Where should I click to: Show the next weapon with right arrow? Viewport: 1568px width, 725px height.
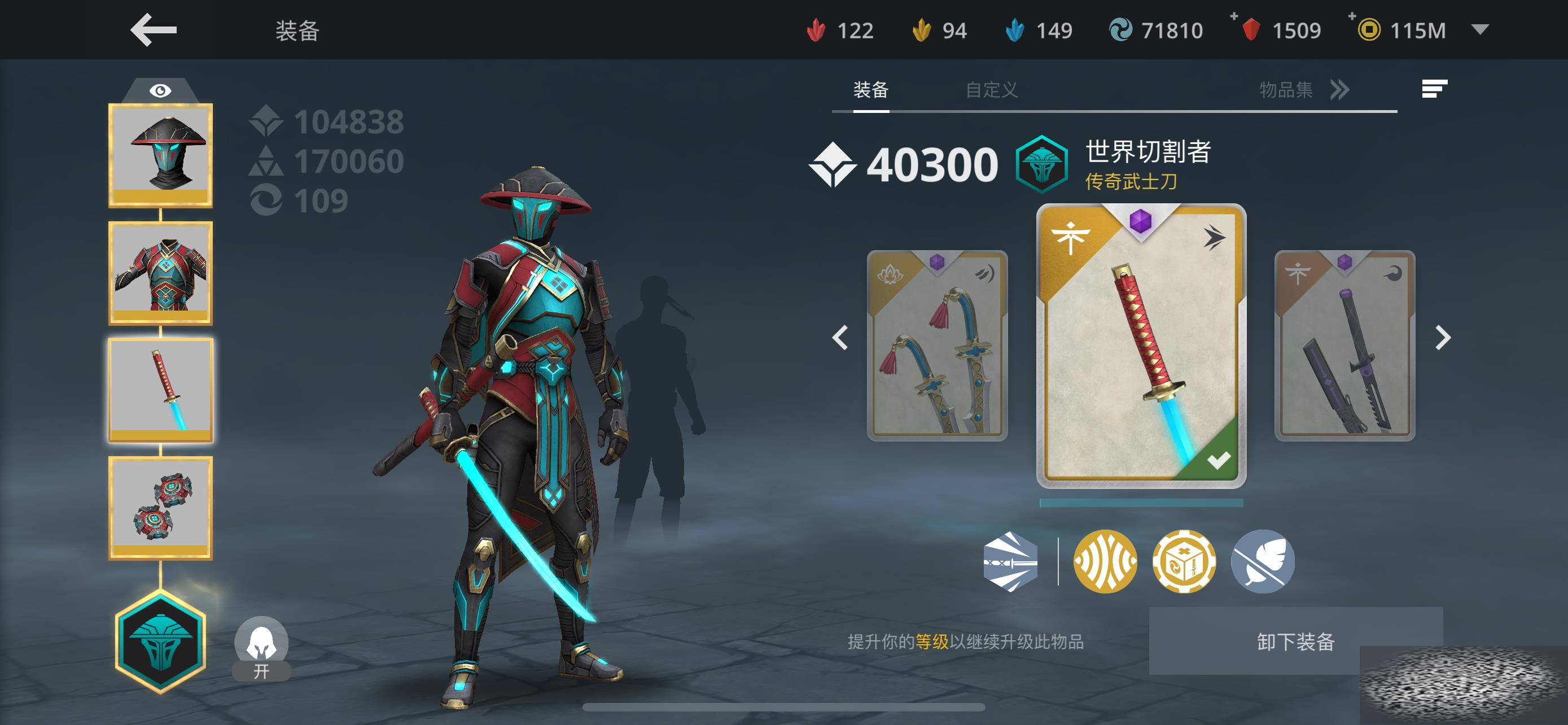click(x=1443, y=338)
